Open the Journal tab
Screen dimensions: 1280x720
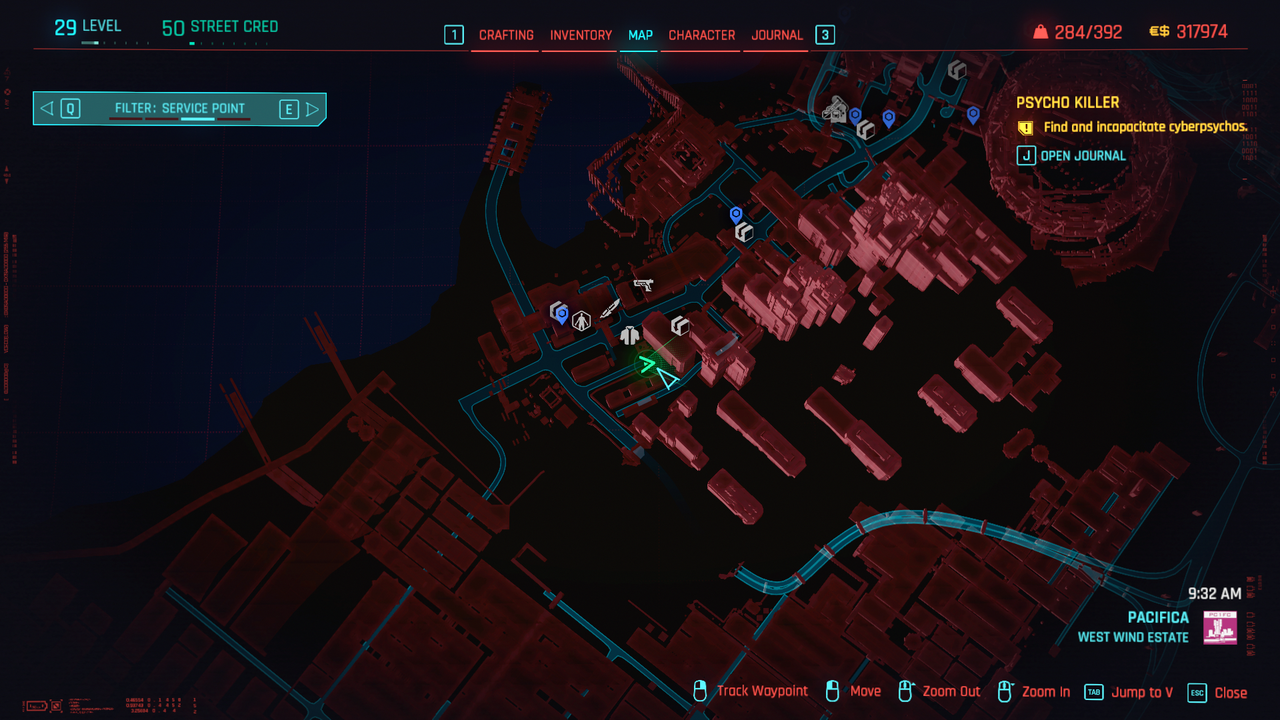click(777, 35)
